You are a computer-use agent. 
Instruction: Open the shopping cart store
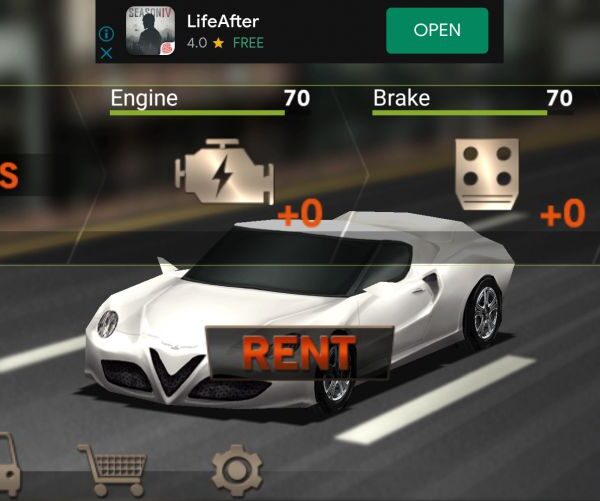click(x=113, y=466)
